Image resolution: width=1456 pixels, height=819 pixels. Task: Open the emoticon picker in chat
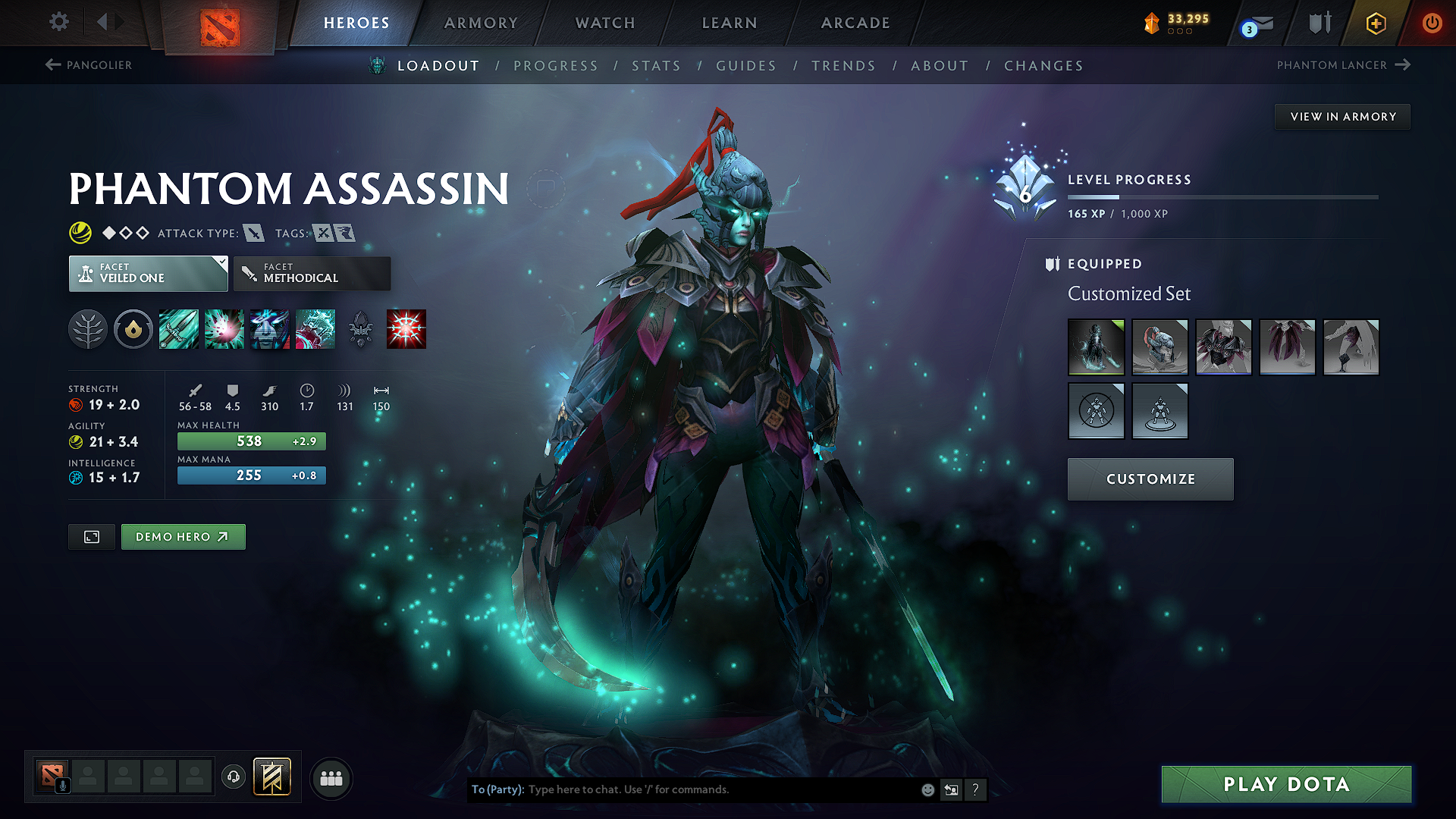click(x=927, y=789)
